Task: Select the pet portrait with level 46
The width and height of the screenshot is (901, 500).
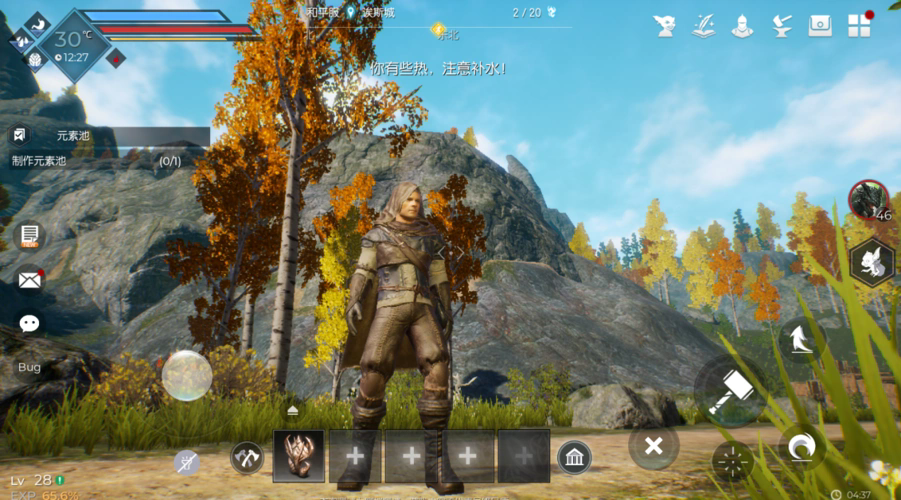Action: 868,200
